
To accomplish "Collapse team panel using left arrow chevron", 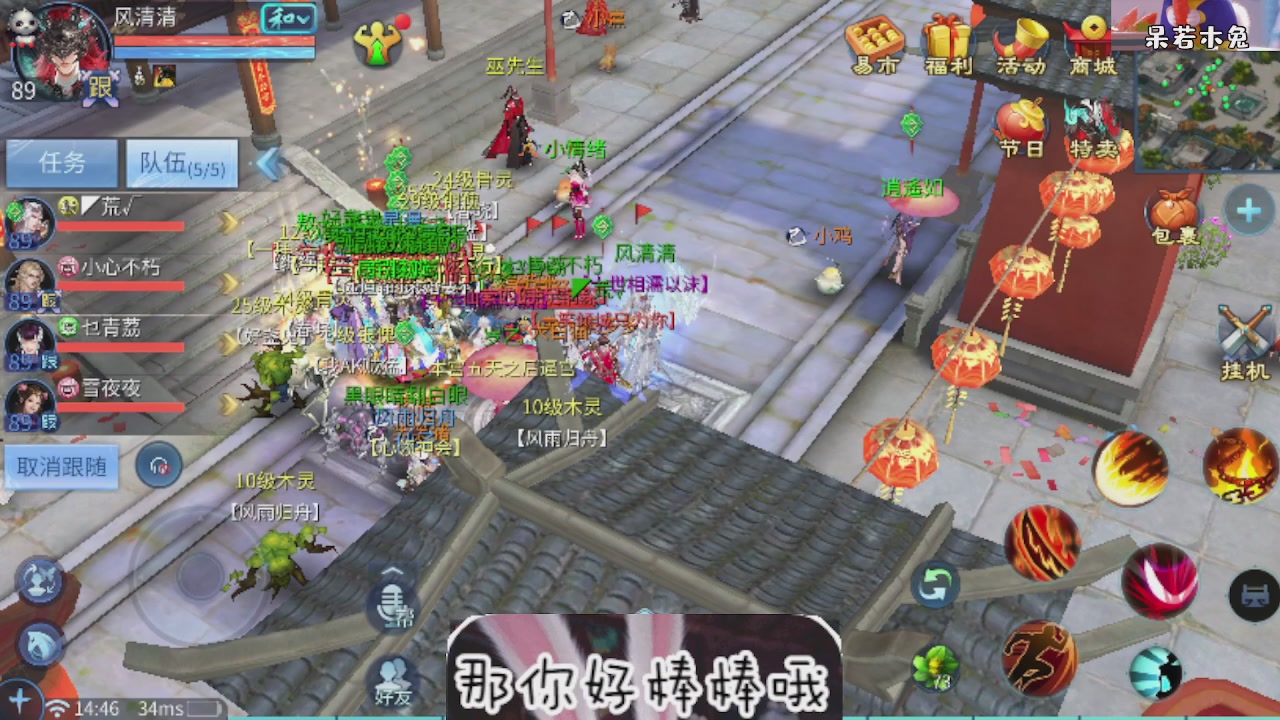I will coord(268,163).
